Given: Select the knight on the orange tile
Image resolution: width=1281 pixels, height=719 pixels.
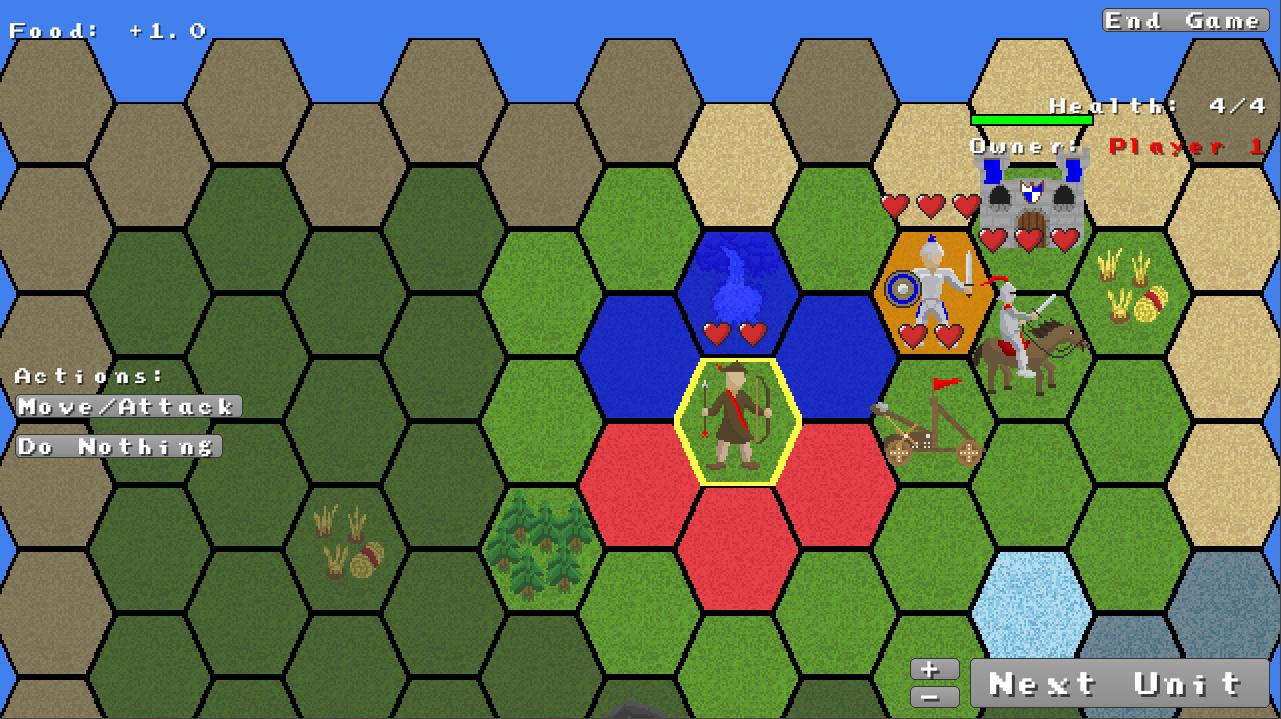Looking at the screenshot, I should click(x=933, y=290).
